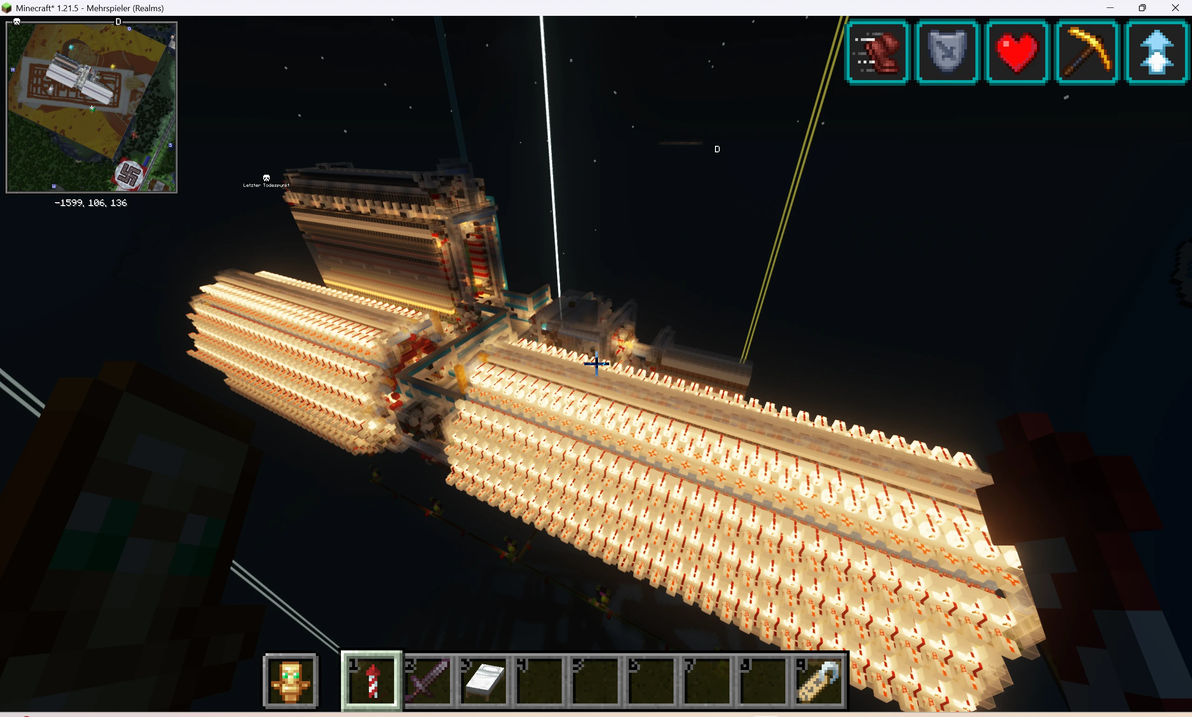
Task: Close the Minecraft window
Action: click(1175, 8)
